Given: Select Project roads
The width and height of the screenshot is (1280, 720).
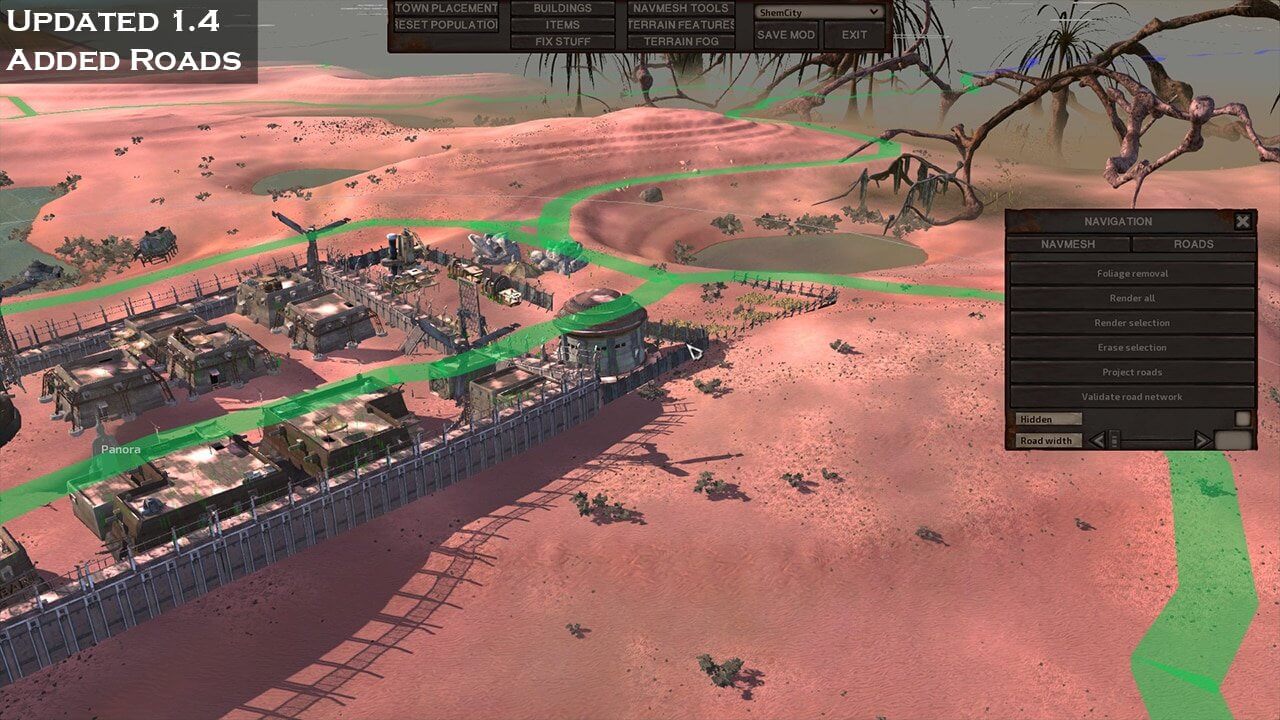Looking at the screenshot, I should 1132,372.
